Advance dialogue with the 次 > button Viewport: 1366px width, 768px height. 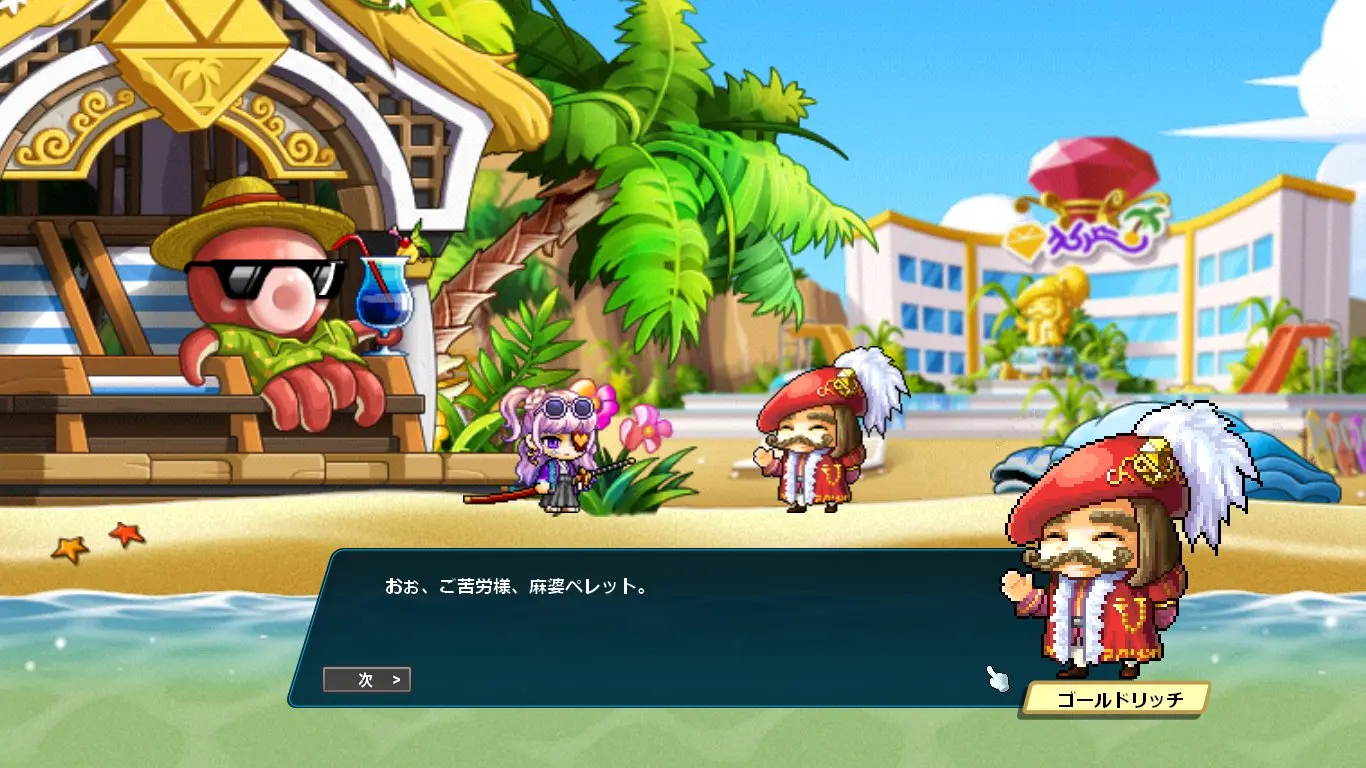click(x=367, y=680)
